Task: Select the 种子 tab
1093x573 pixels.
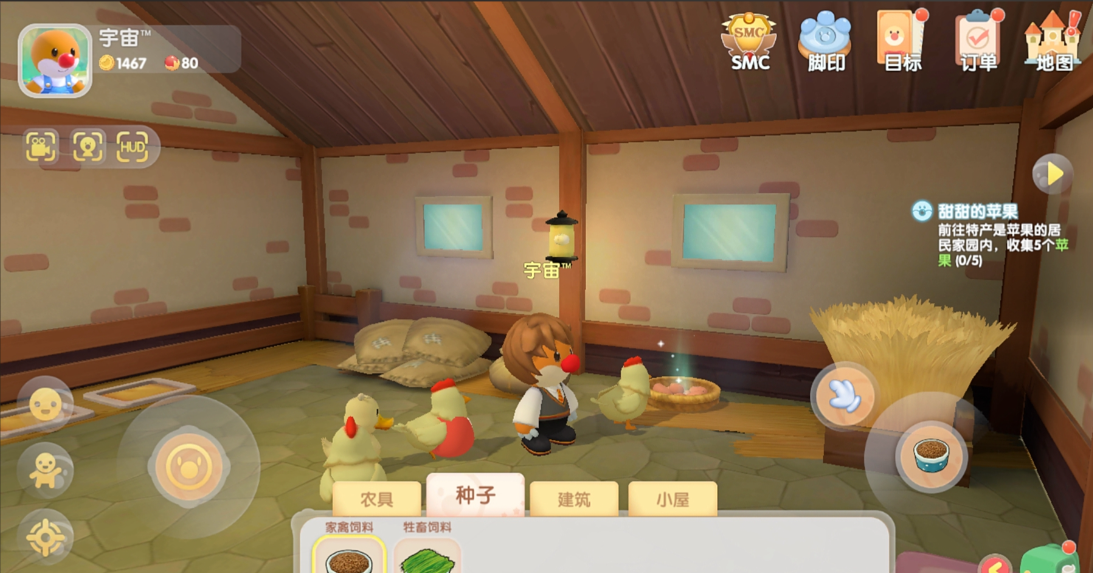Action: tap(475, 496)
